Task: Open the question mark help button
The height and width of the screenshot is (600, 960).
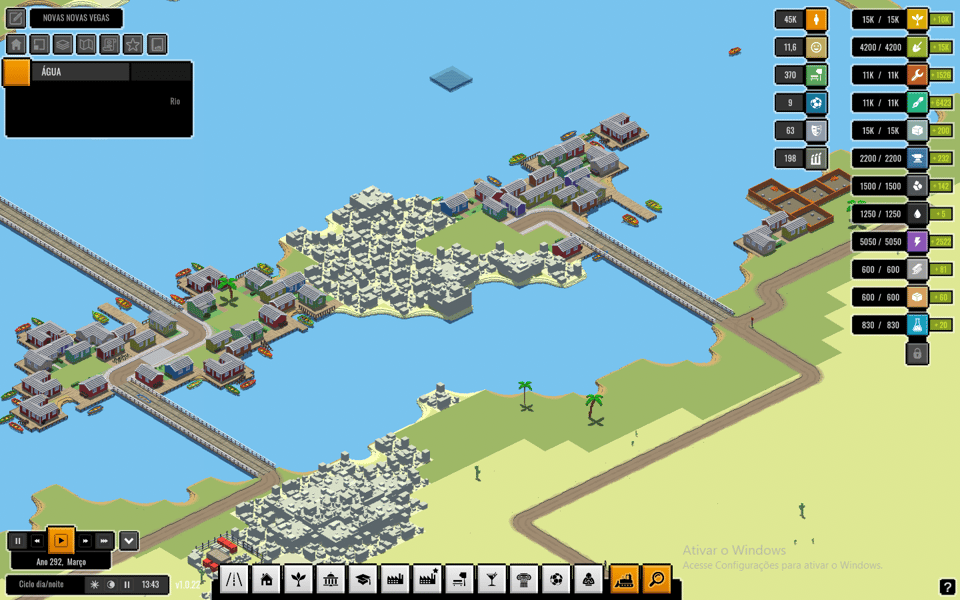Action: click(x=947, y=587)
